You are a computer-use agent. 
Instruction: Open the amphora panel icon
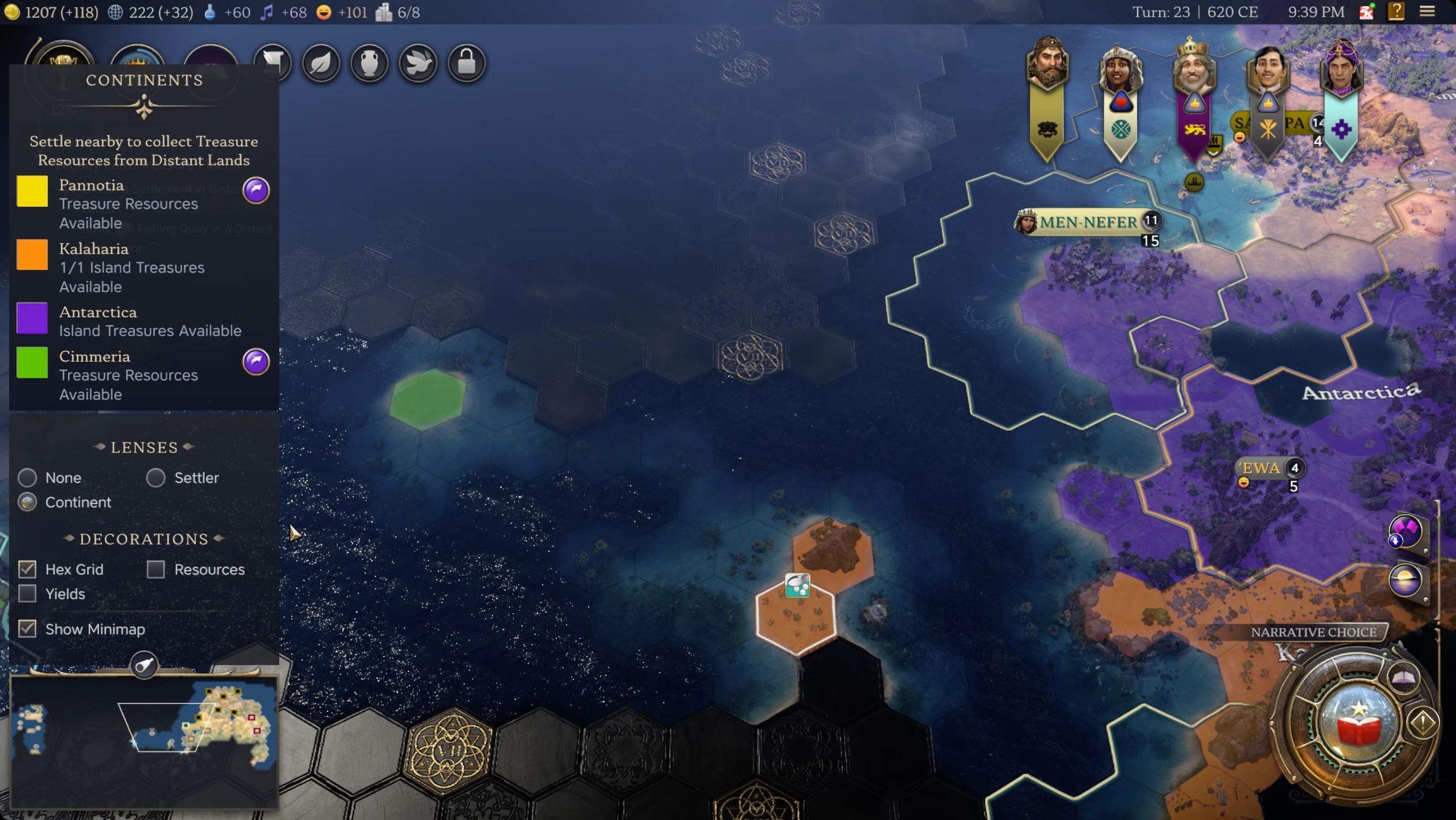click(370, 63)
